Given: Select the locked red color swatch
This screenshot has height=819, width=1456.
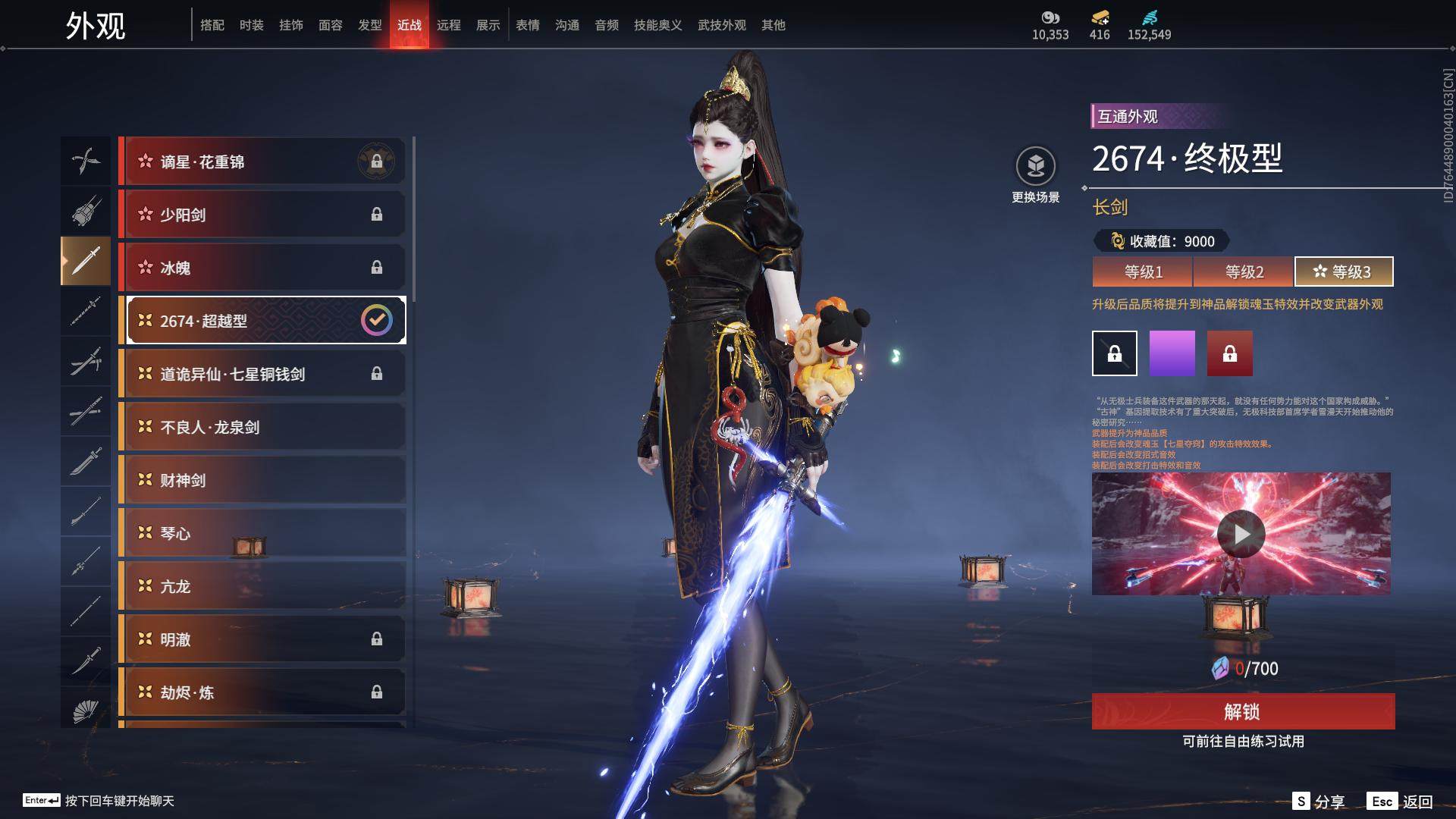Looking at the screenshot, I should click(x=1229, y=353).
